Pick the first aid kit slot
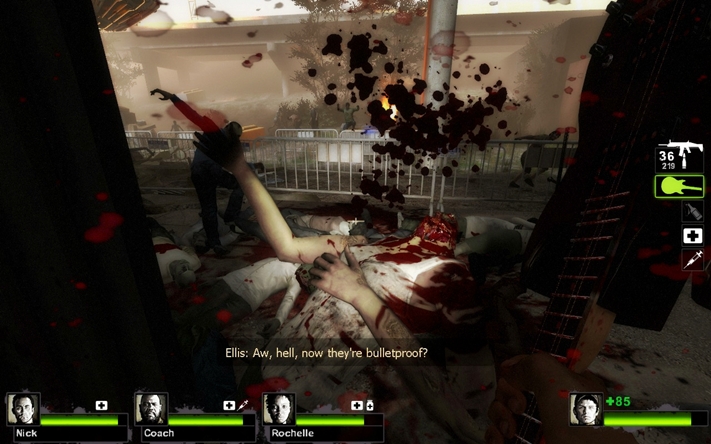The width and height of the screenshot is (711, 444). coord(692,236)
